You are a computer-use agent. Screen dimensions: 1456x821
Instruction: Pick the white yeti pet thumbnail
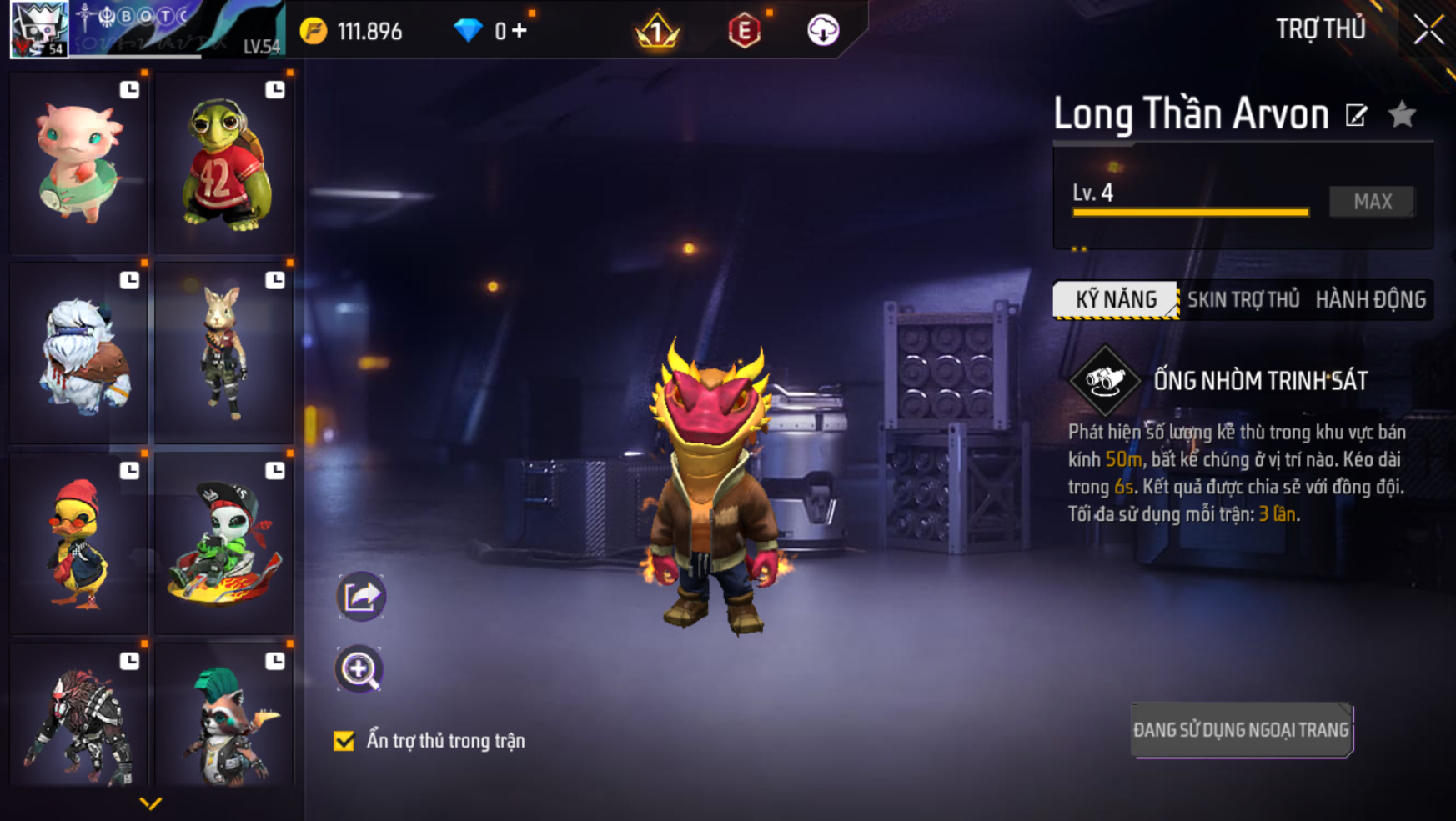click(x=79, y=353)
